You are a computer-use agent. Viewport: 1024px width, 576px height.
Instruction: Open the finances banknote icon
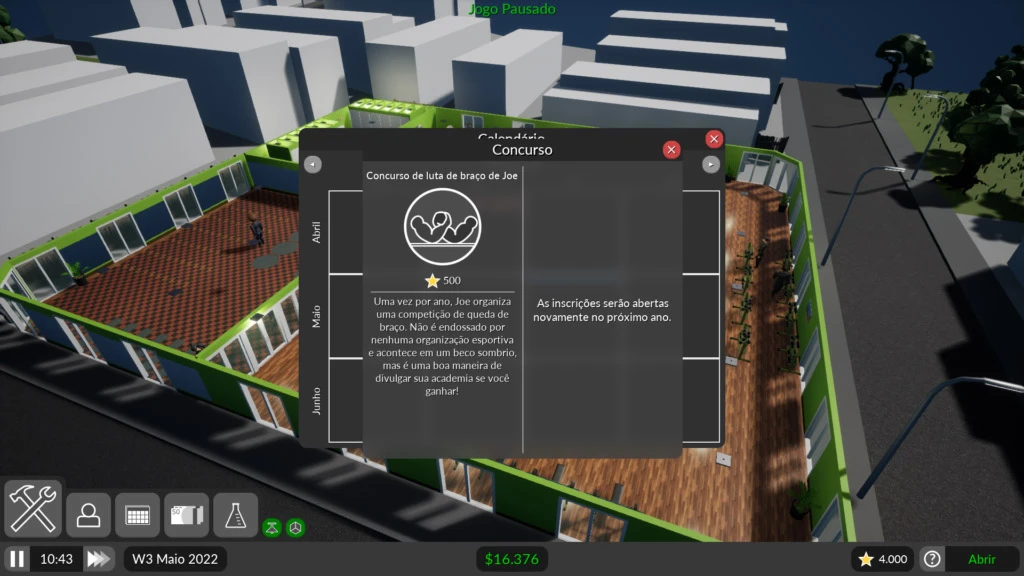[187, 515]
